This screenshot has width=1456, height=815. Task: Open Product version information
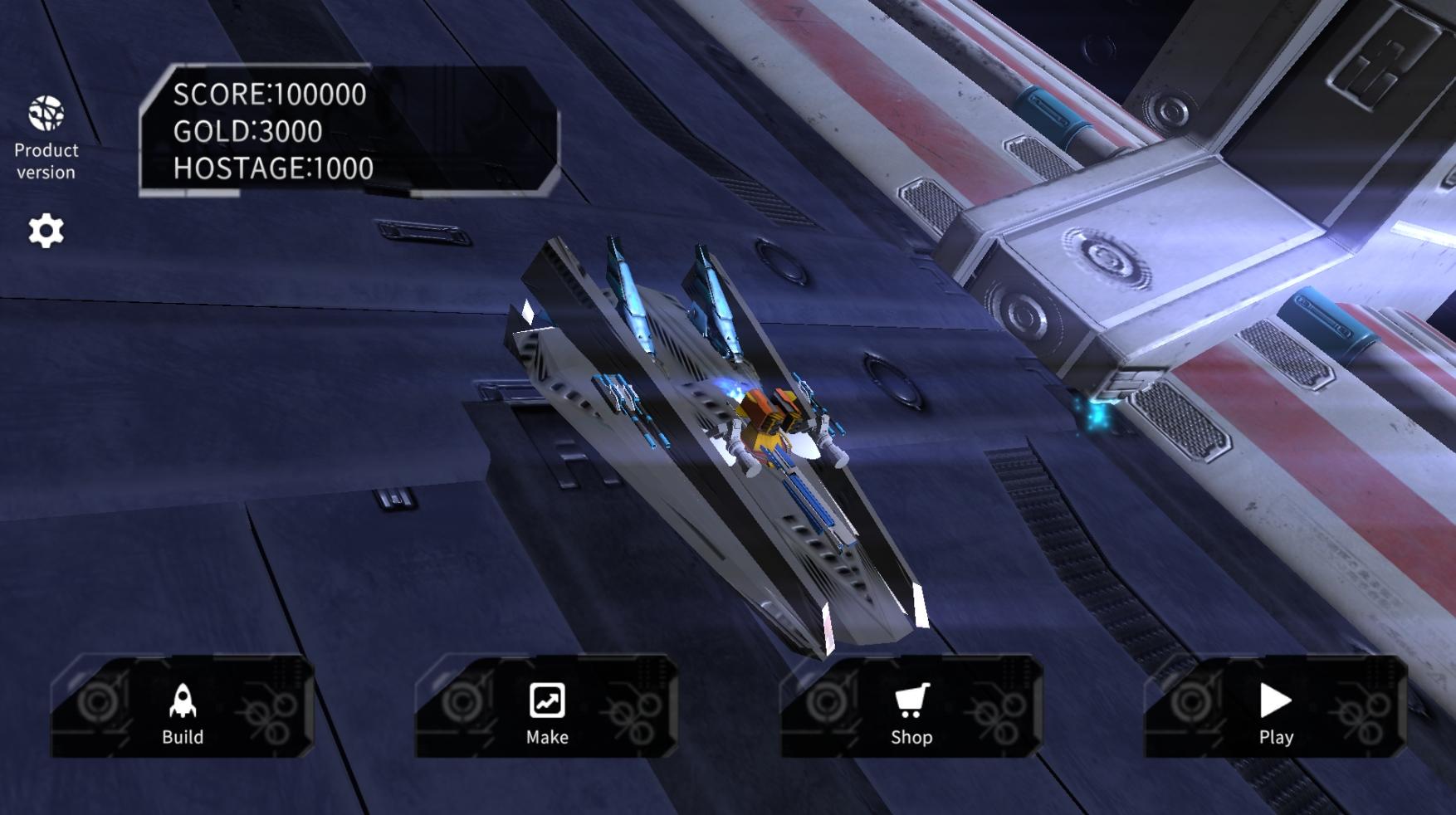point(46,161)
